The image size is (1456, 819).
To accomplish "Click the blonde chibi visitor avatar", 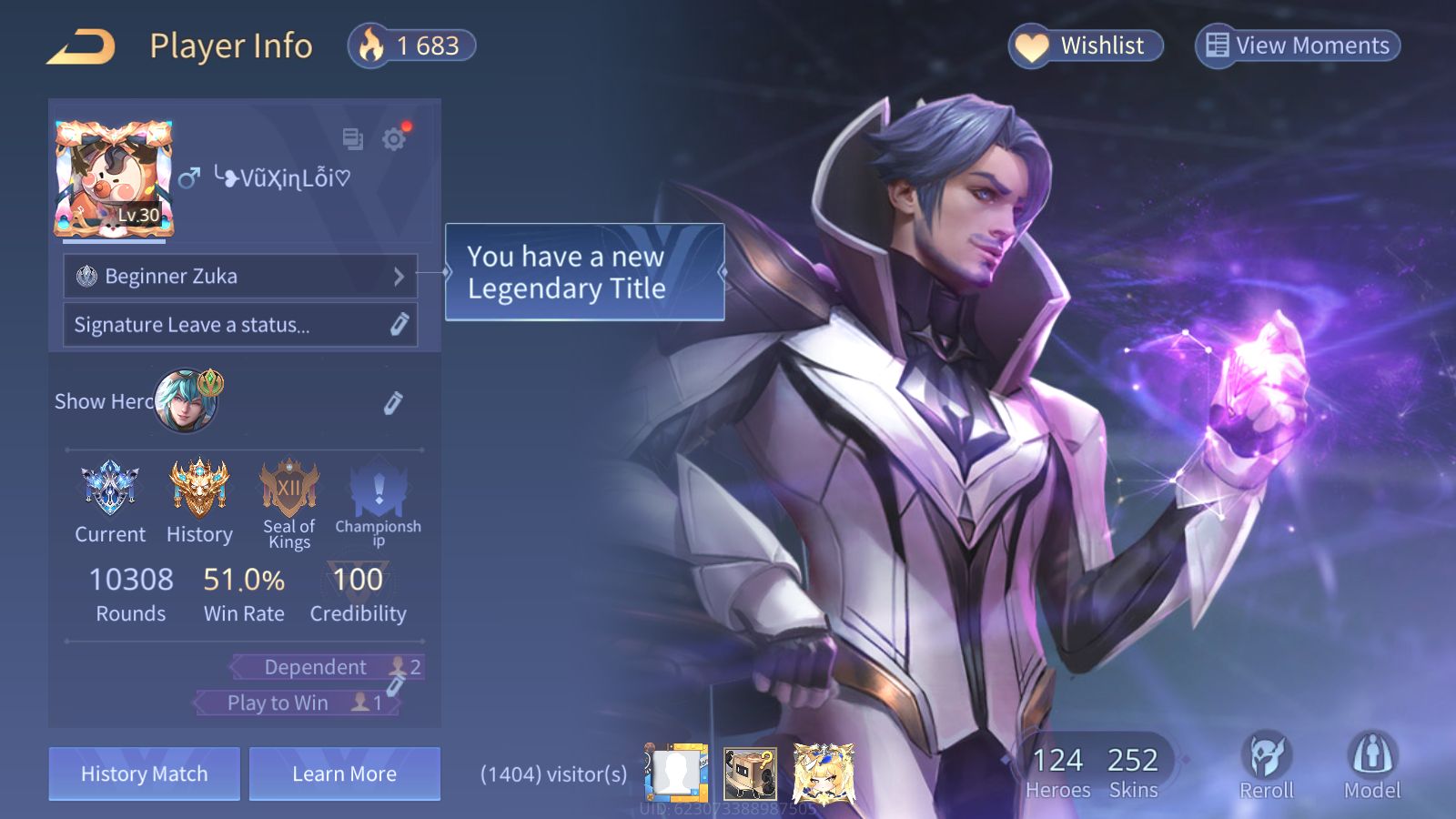I will tap(824, 773).
